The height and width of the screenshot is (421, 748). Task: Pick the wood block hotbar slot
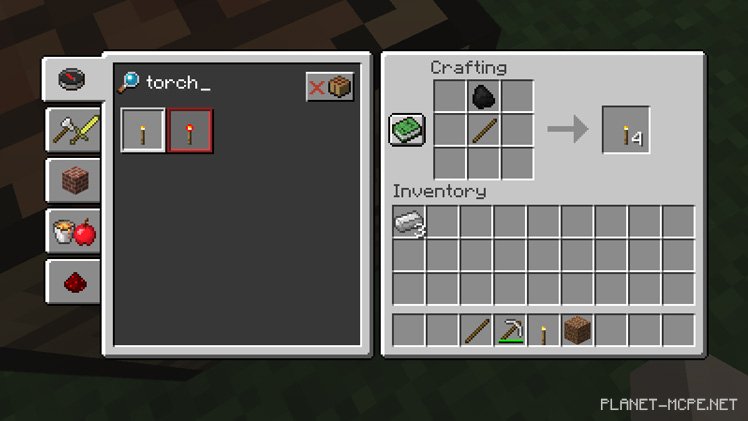578,330
